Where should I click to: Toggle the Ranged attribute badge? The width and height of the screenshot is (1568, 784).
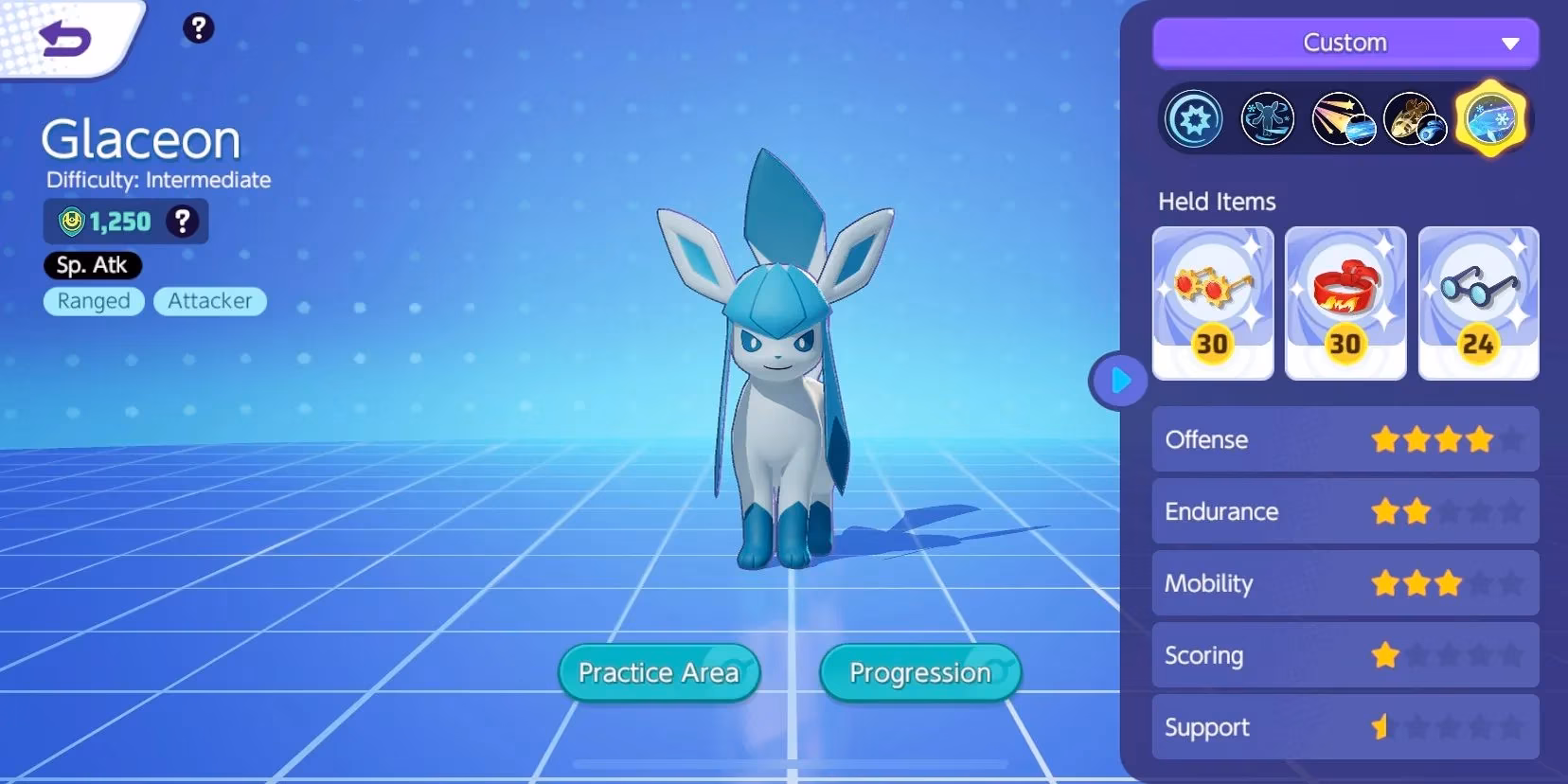tap(94, 301)
